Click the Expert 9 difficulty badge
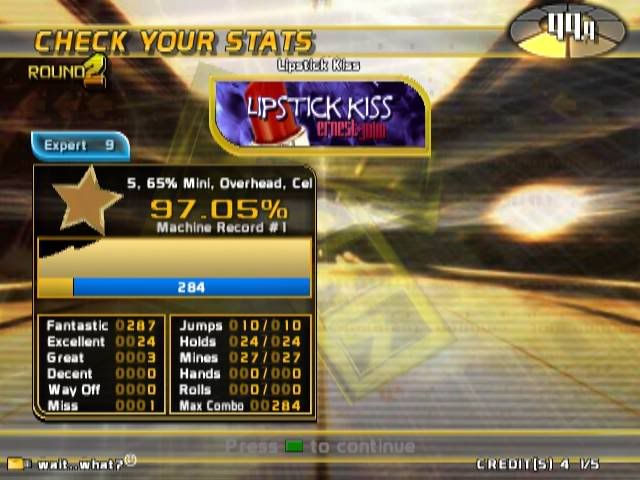This screenshot has height=480, width=640. 80,146
